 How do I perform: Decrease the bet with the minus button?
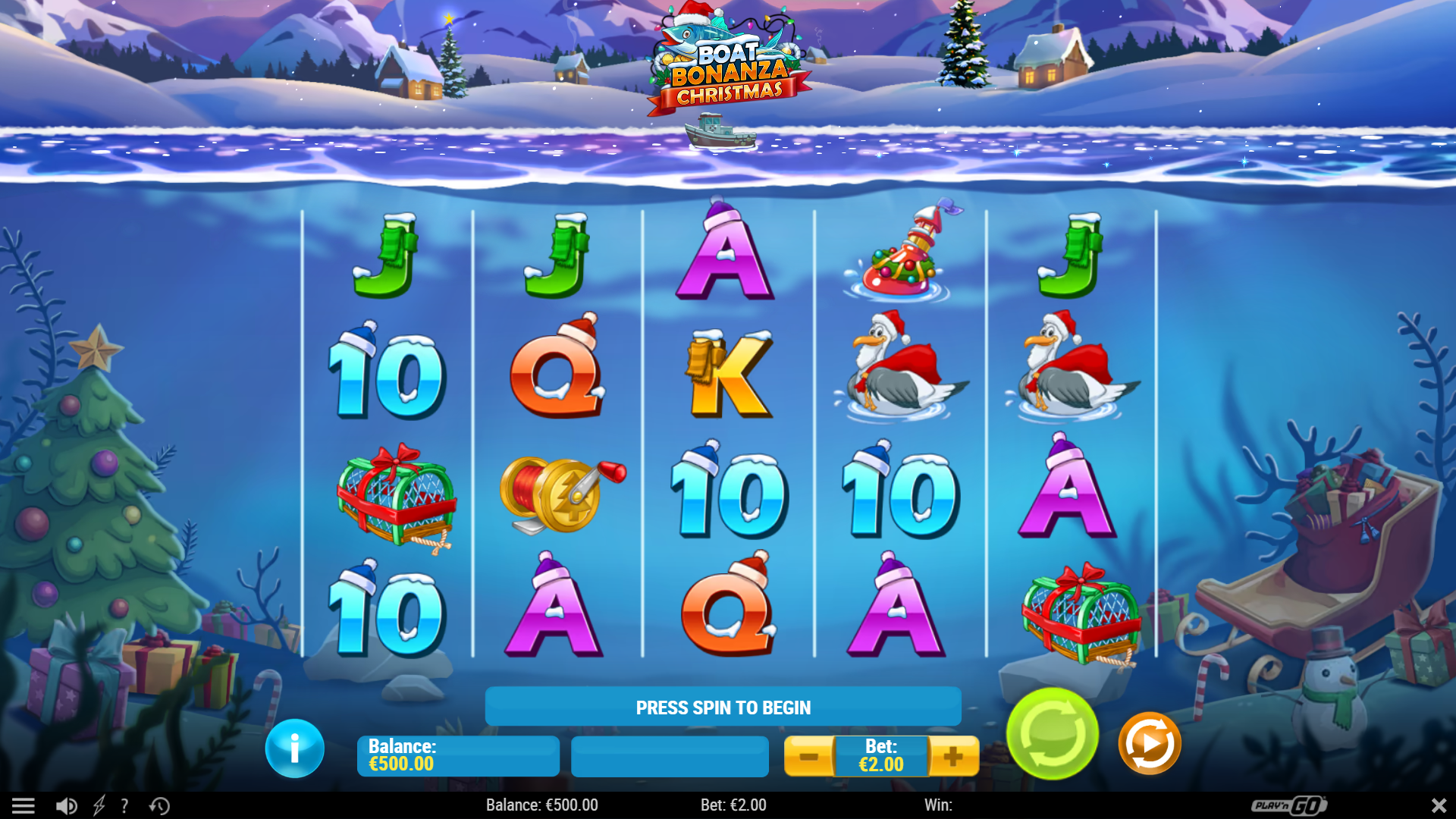[808, 756]
